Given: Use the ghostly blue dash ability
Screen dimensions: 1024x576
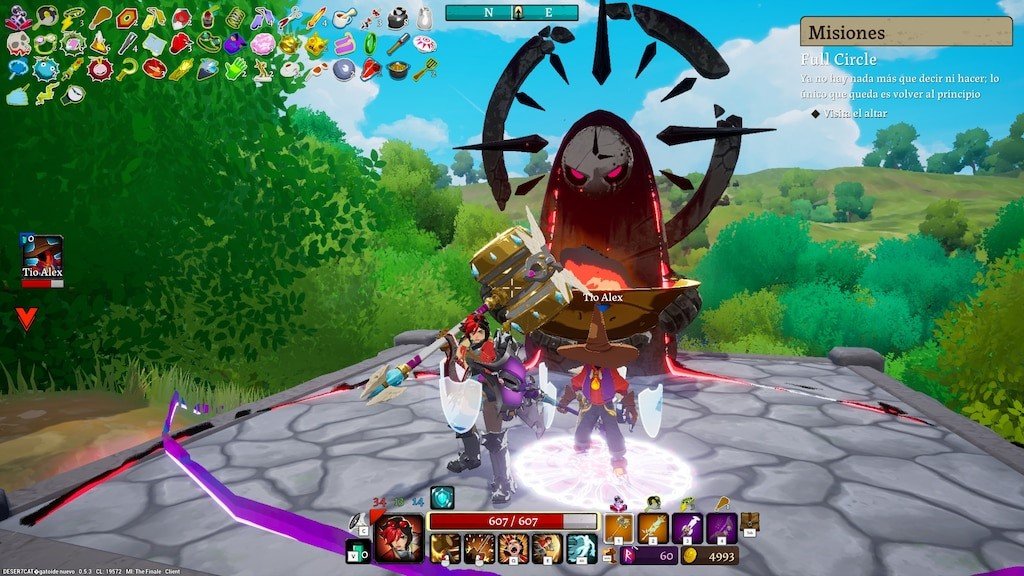Looking at the screenshot, I should pyautogui.click(x=581, y=549).
